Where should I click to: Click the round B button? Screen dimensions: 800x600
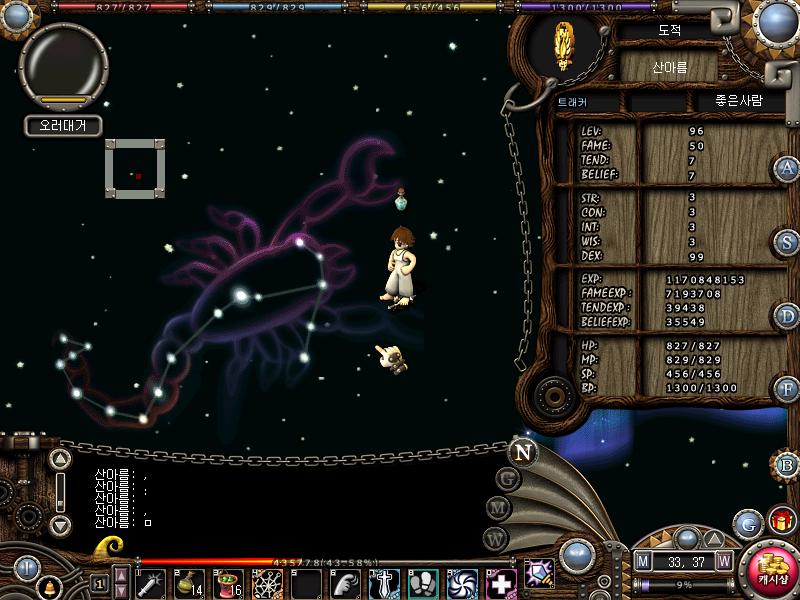(x=787, y=464)
